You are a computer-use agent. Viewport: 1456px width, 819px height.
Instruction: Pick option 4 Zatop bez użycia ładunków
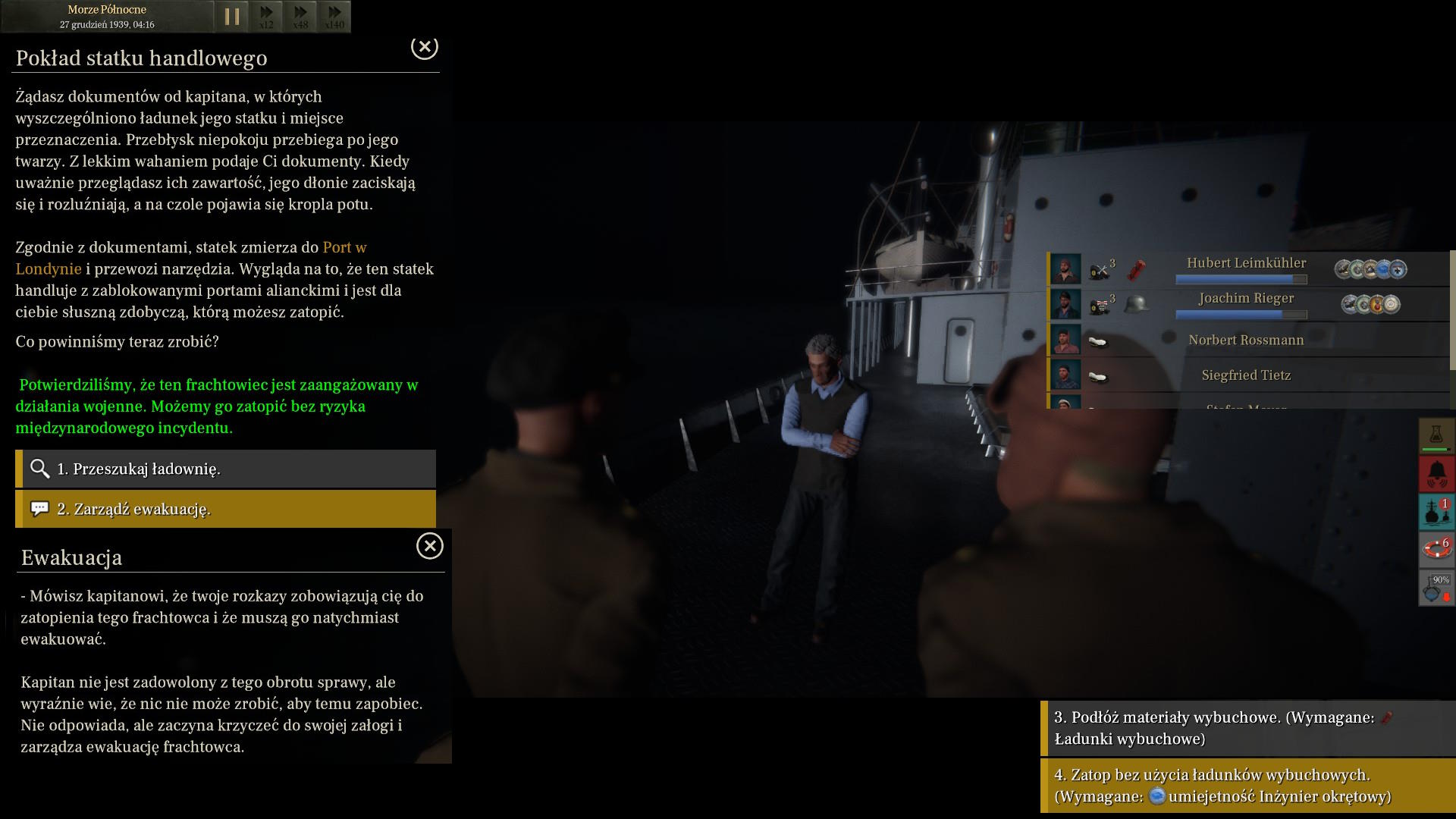tap(1247, 786)
